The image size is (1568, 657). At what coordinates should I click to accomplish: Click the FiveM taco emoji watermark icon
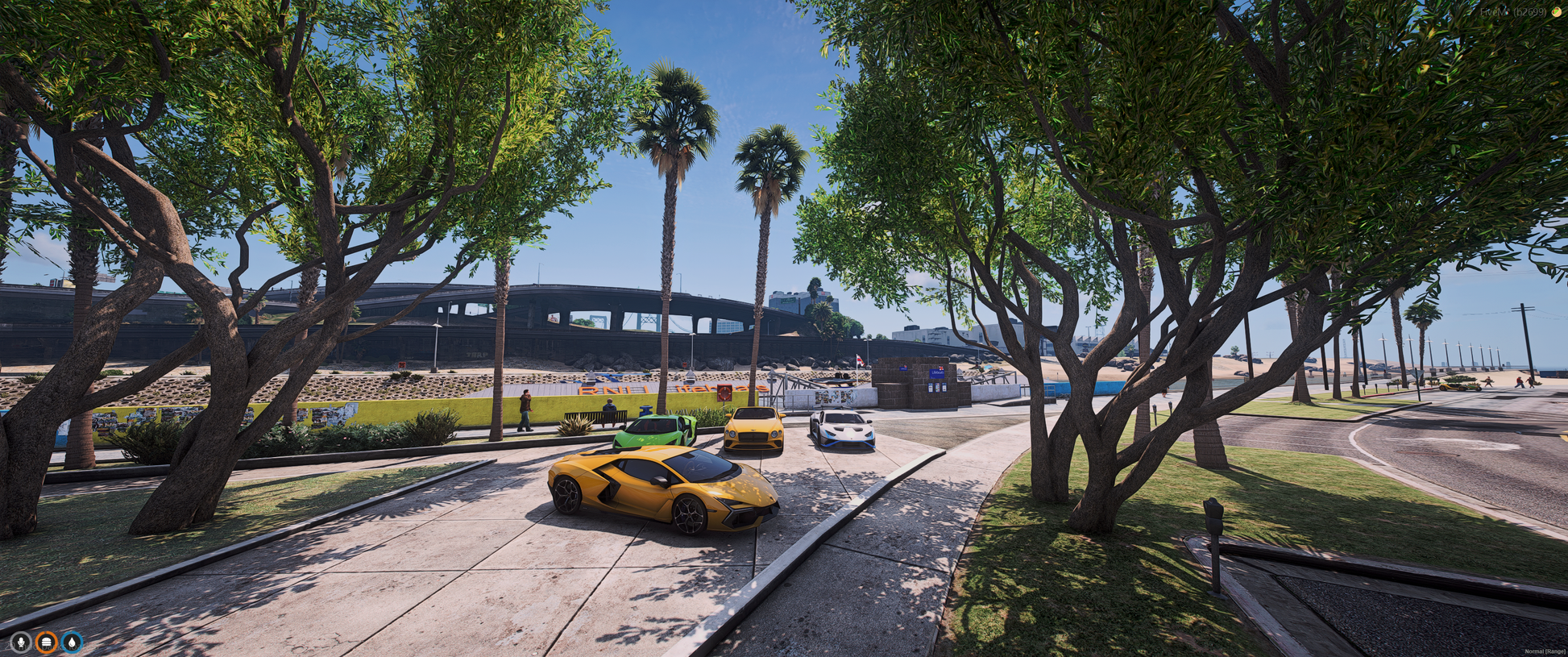pos(1556,12)
